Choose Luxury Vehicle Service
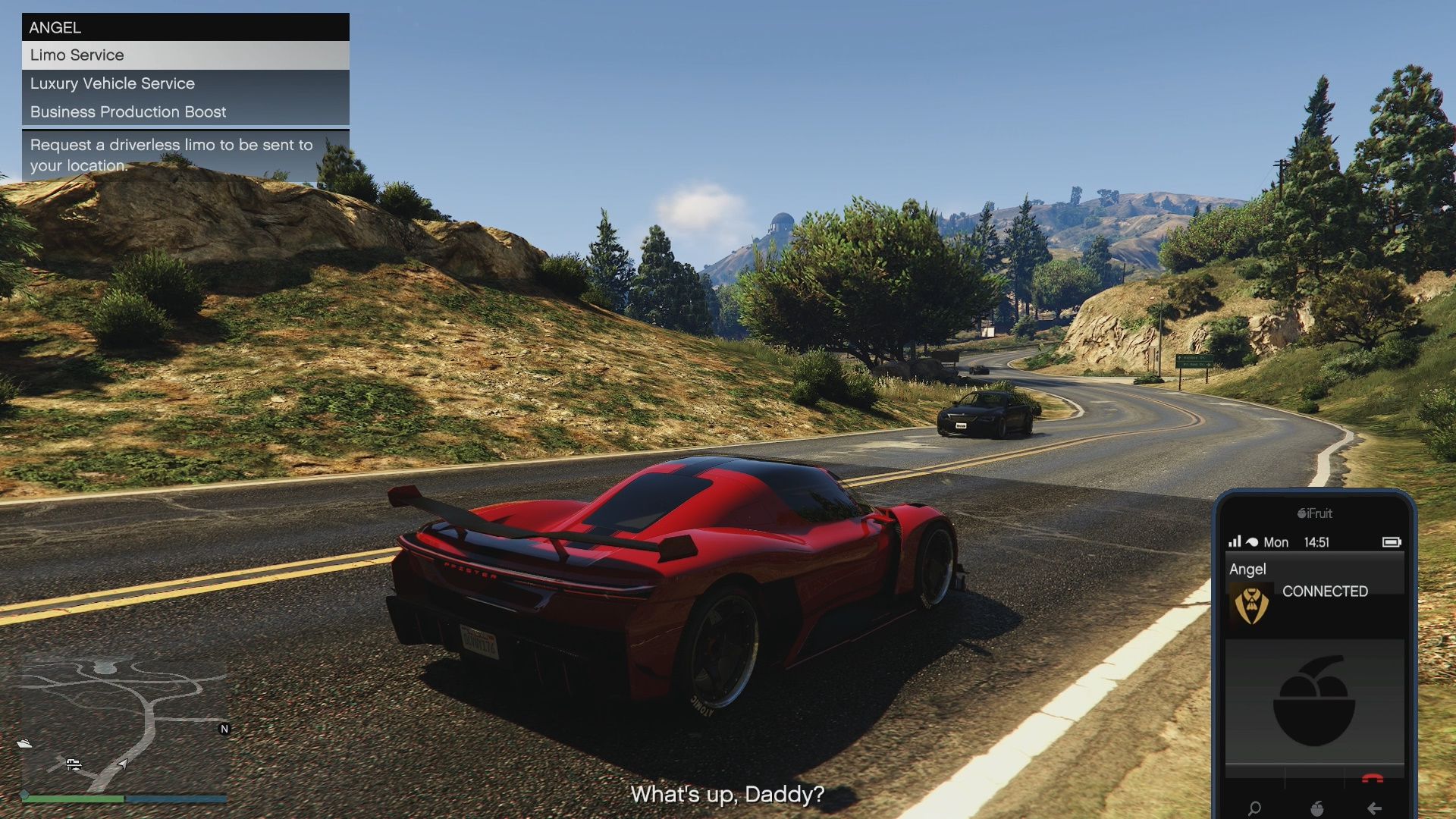 click(185, 83)
